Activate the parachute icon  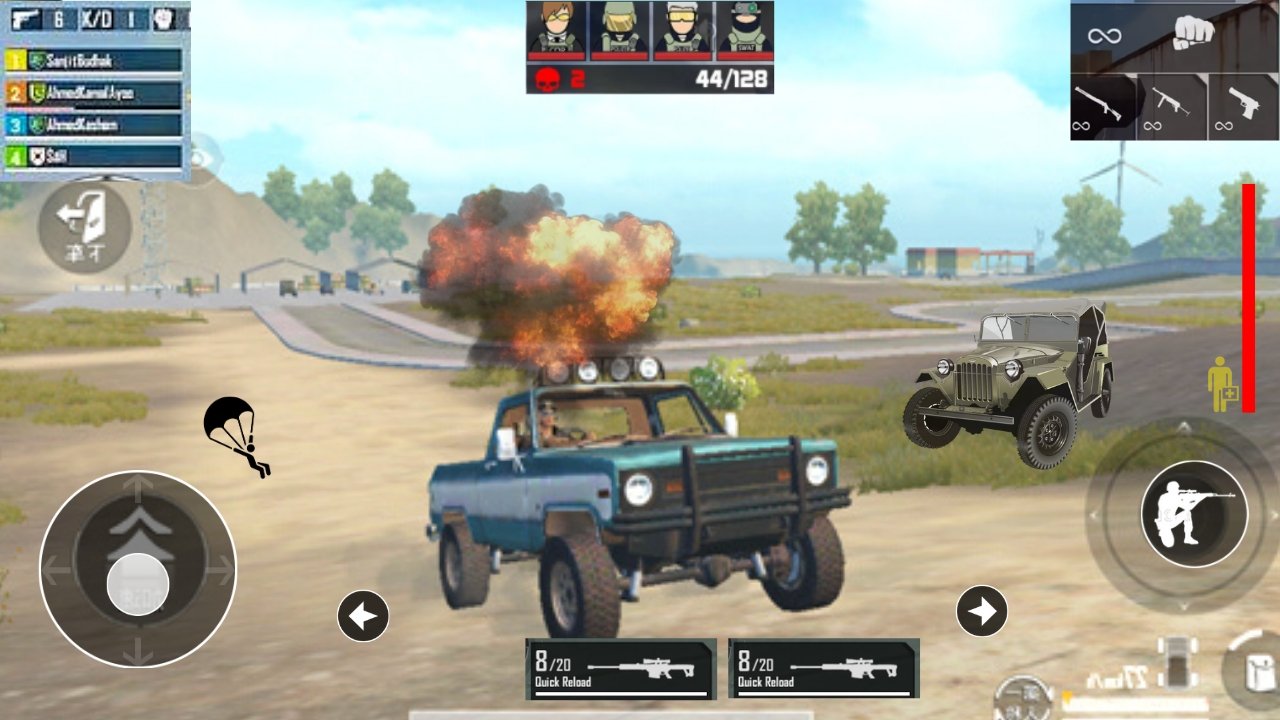(x=234, y=435)
